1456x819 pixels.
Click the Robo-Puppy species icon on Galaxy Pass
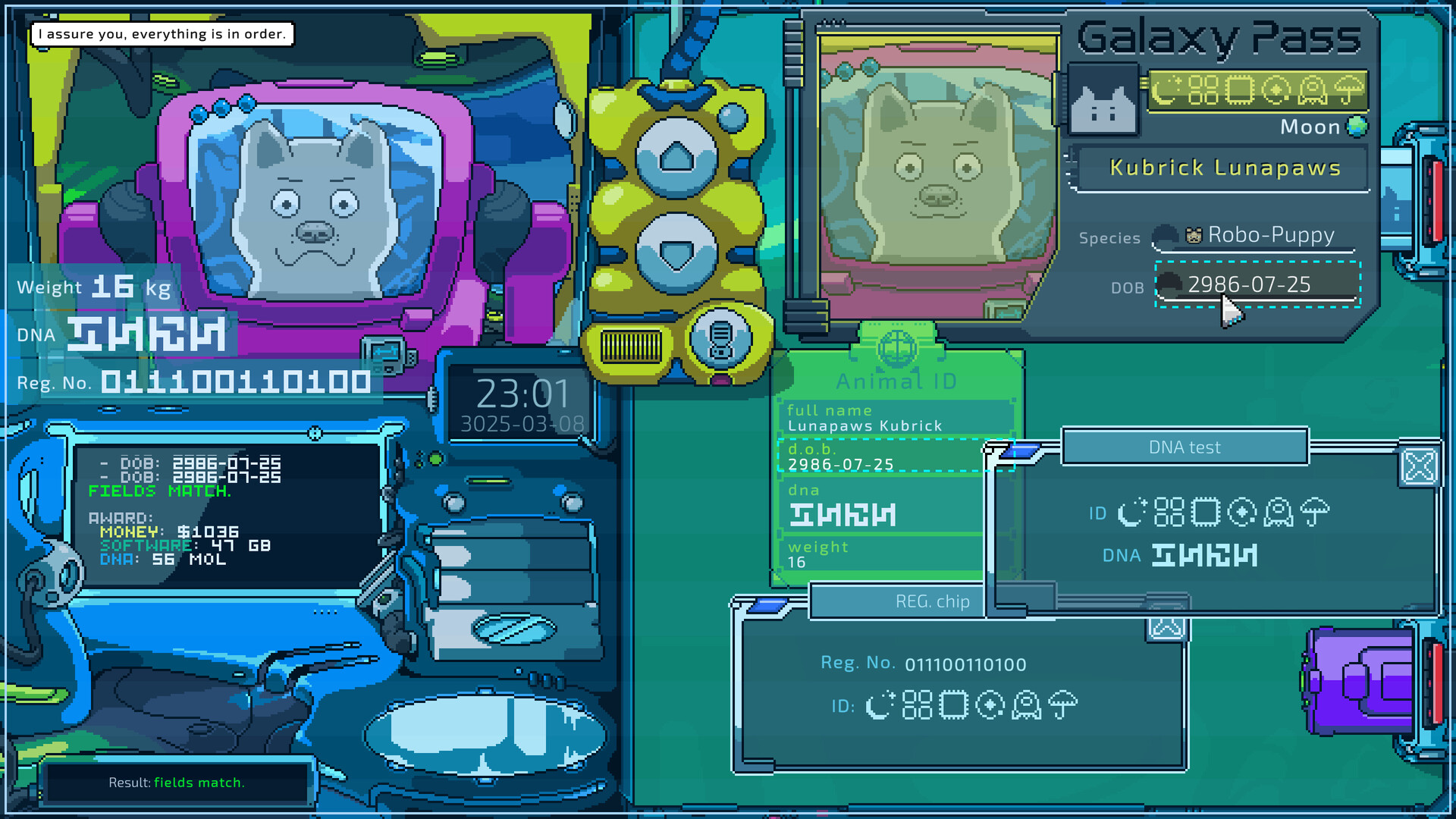(x=1194, y=234)
